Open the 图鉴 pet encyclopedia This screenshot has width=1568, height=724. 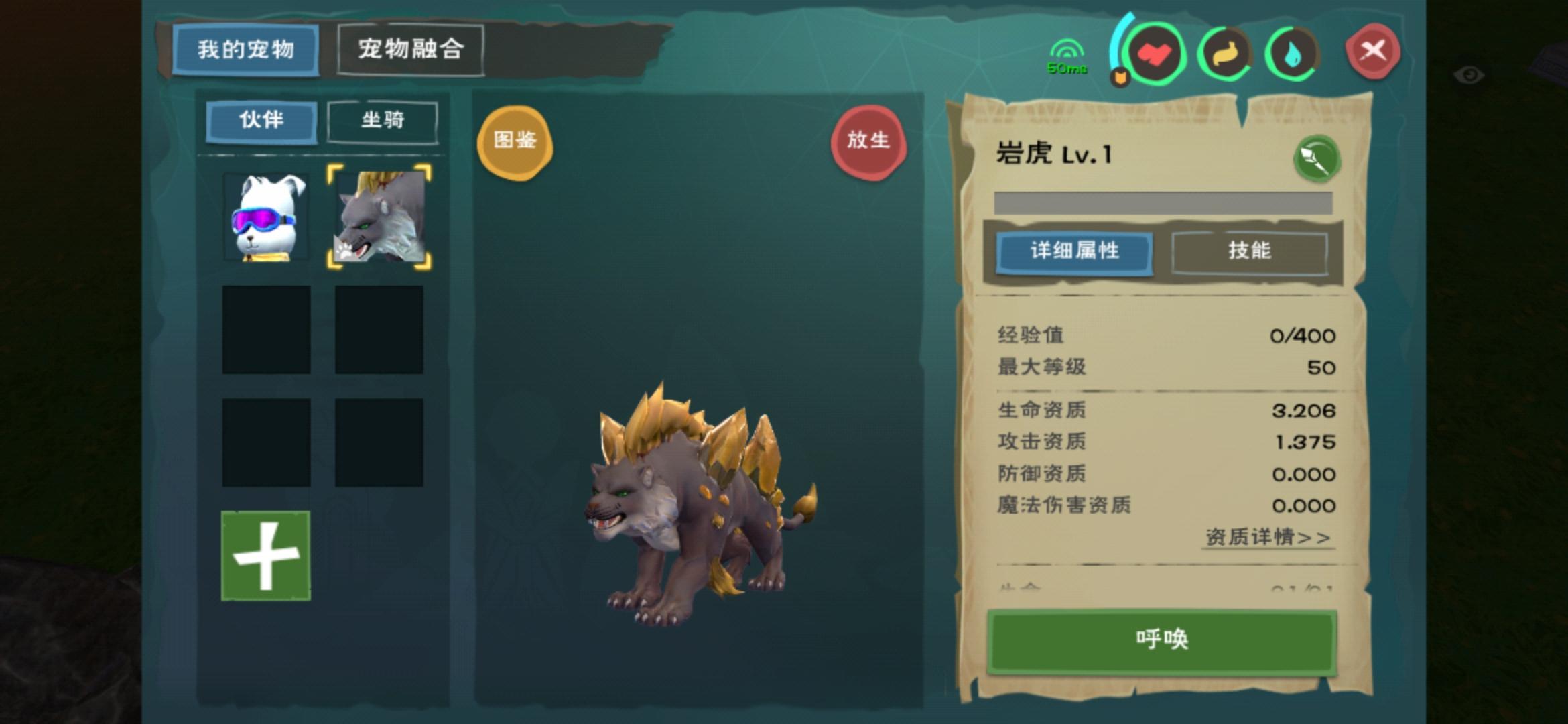(x=515, y=143)
